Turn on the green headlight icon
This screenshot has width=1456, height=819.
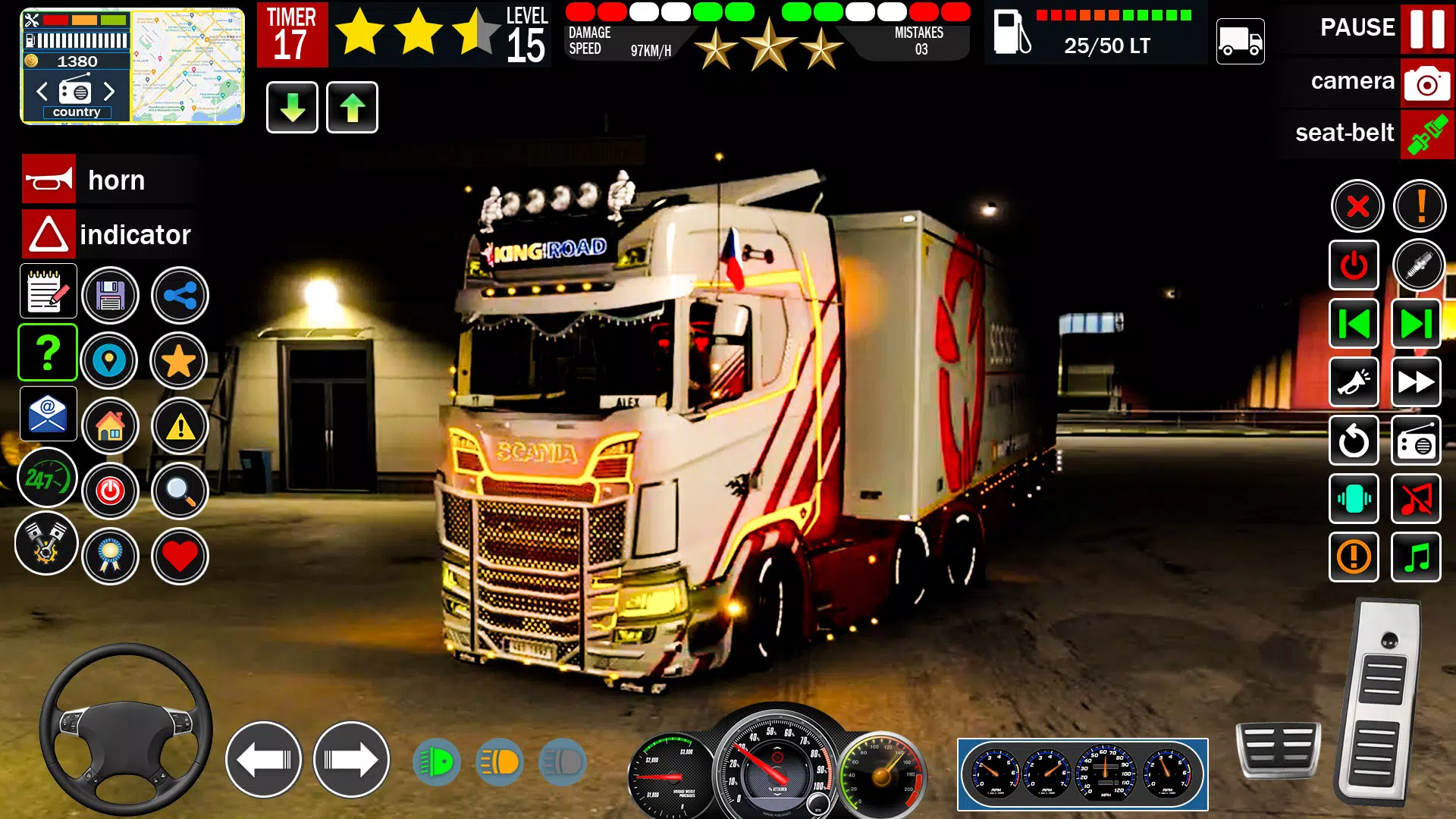point(437,761)
